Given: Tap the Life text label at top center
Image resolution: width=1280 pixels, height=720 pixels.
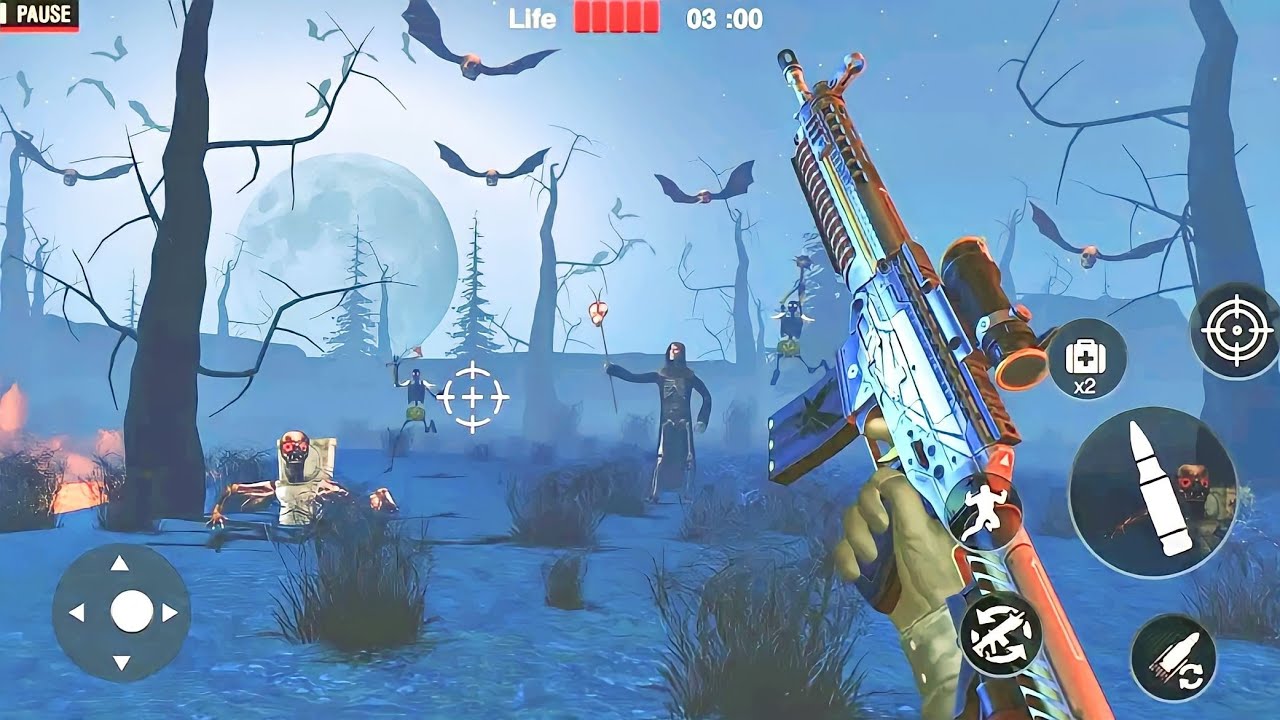Looking at the screenshot, I should tap(532, 17).
